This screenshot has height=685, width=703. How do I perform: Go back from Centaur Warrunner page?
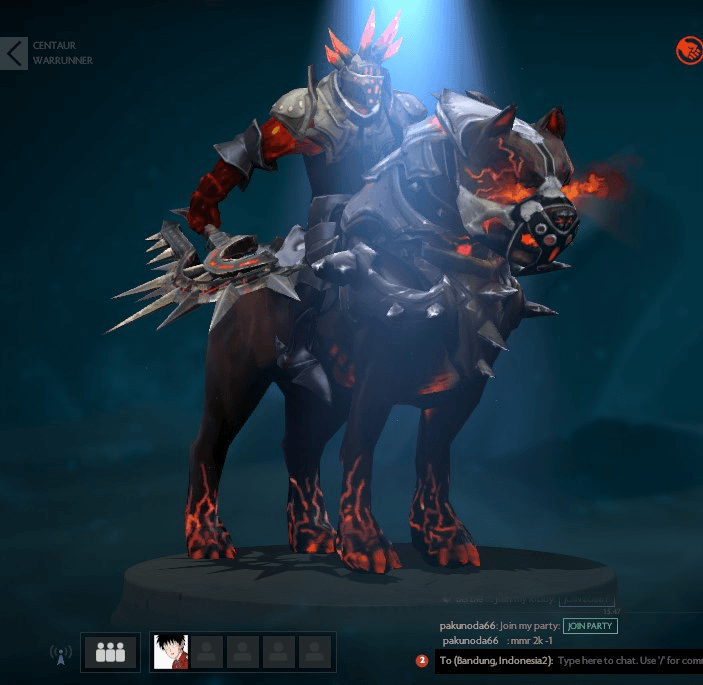(14, 53)
